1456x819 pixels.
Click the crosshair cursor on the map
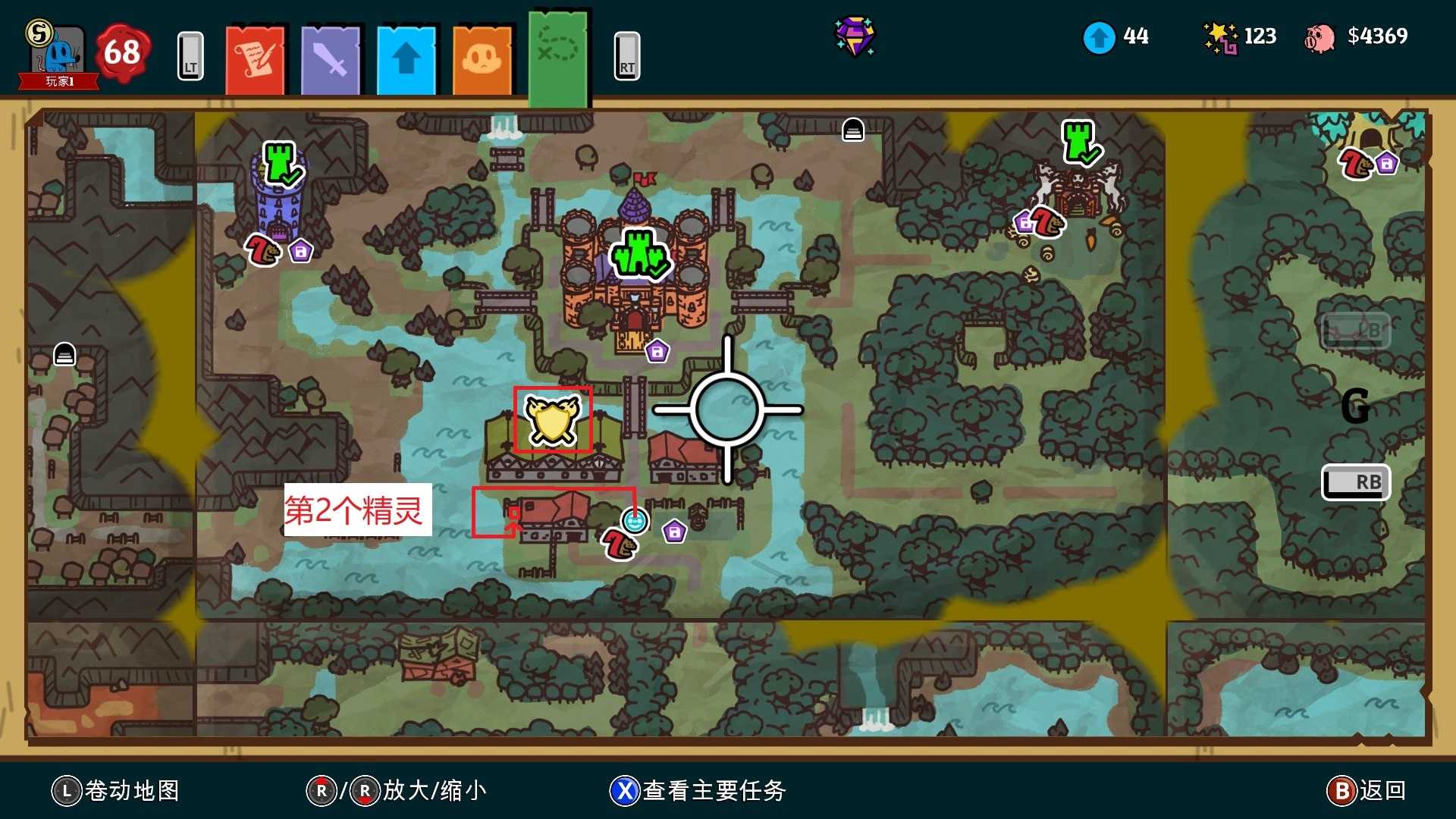pyautogui.click(x=726, y=409)
